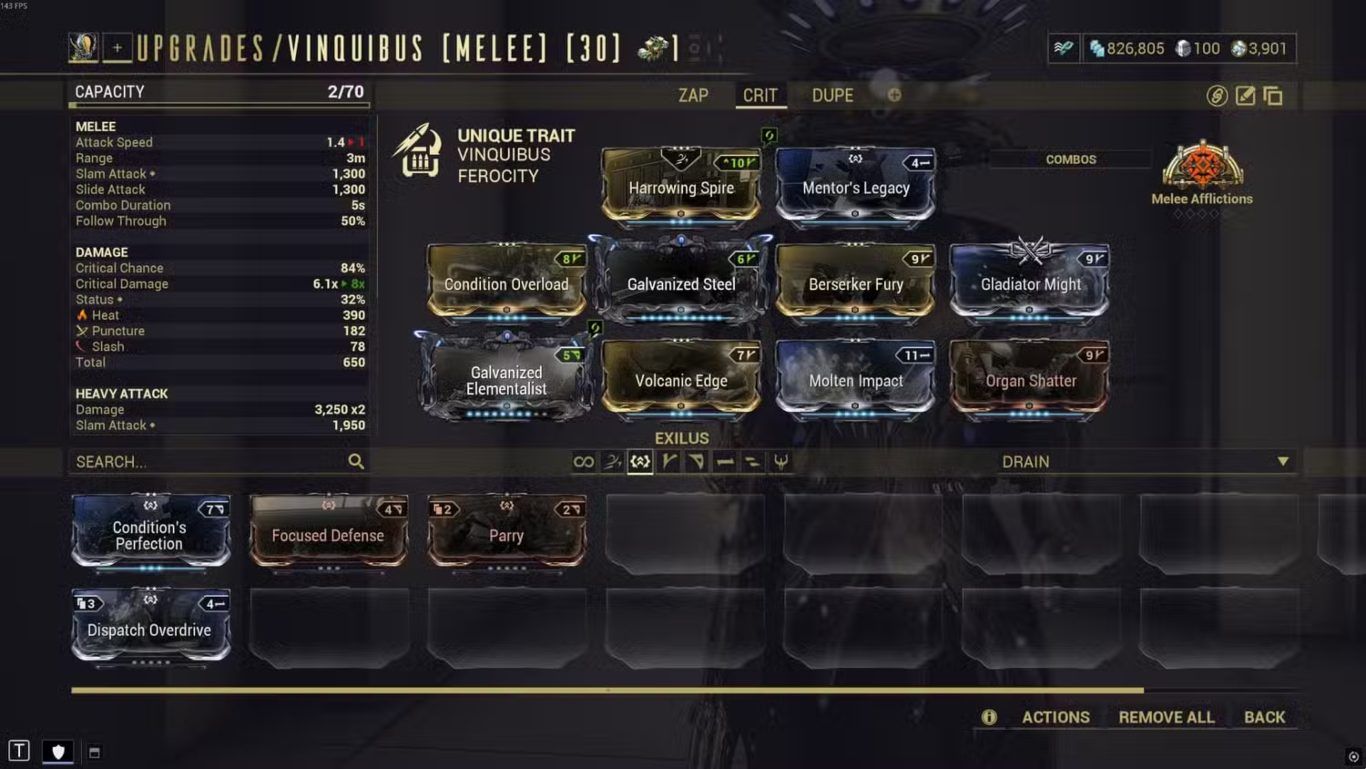Go BACK to the previous screen
Image resolution: width=1366 pixels, height=769 pixels.
point(1264,717)
